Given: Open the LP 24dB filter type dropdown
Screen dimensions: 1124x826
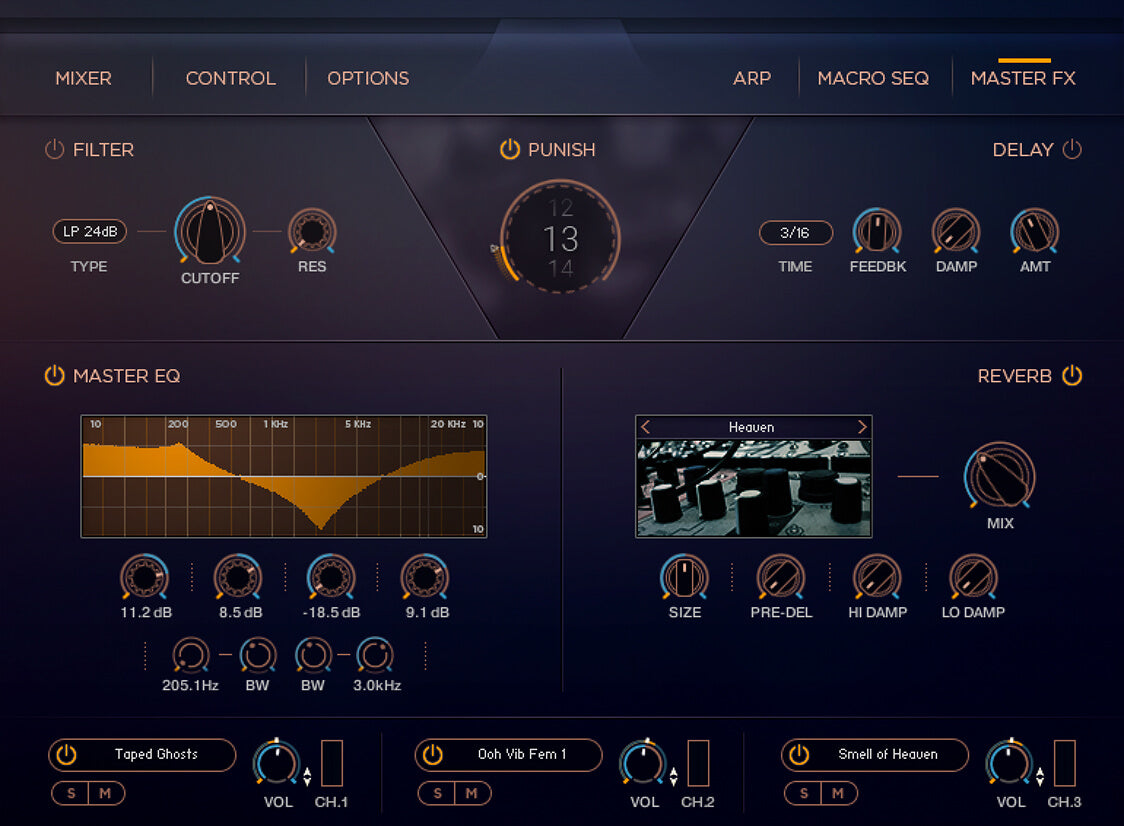Looking at the screenshot, I should click(x=90, y=232).
